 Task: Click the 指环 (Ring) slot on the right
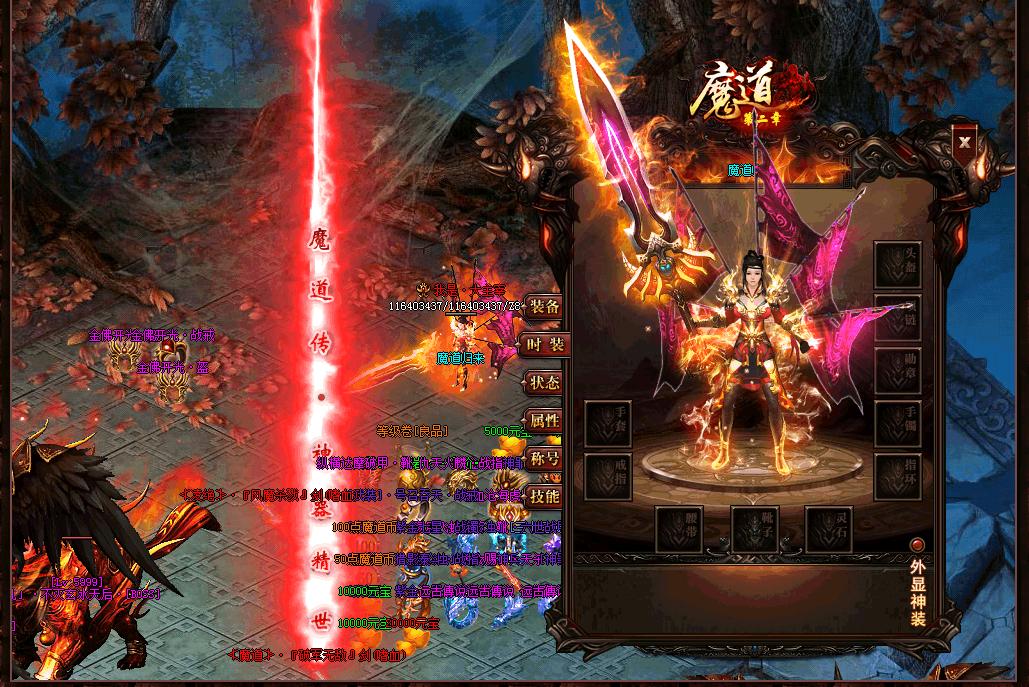[x=897, y=477]
